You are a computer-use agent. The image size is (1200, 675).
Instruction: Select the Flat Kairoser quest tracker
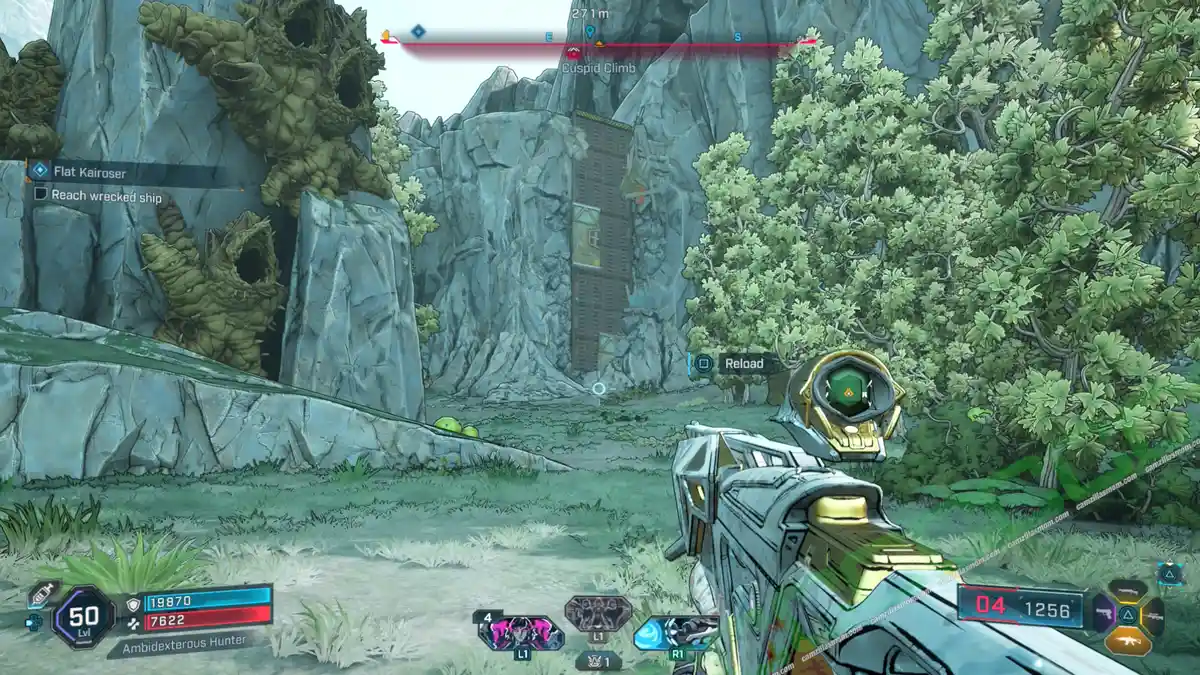click(x=90, y=173)
